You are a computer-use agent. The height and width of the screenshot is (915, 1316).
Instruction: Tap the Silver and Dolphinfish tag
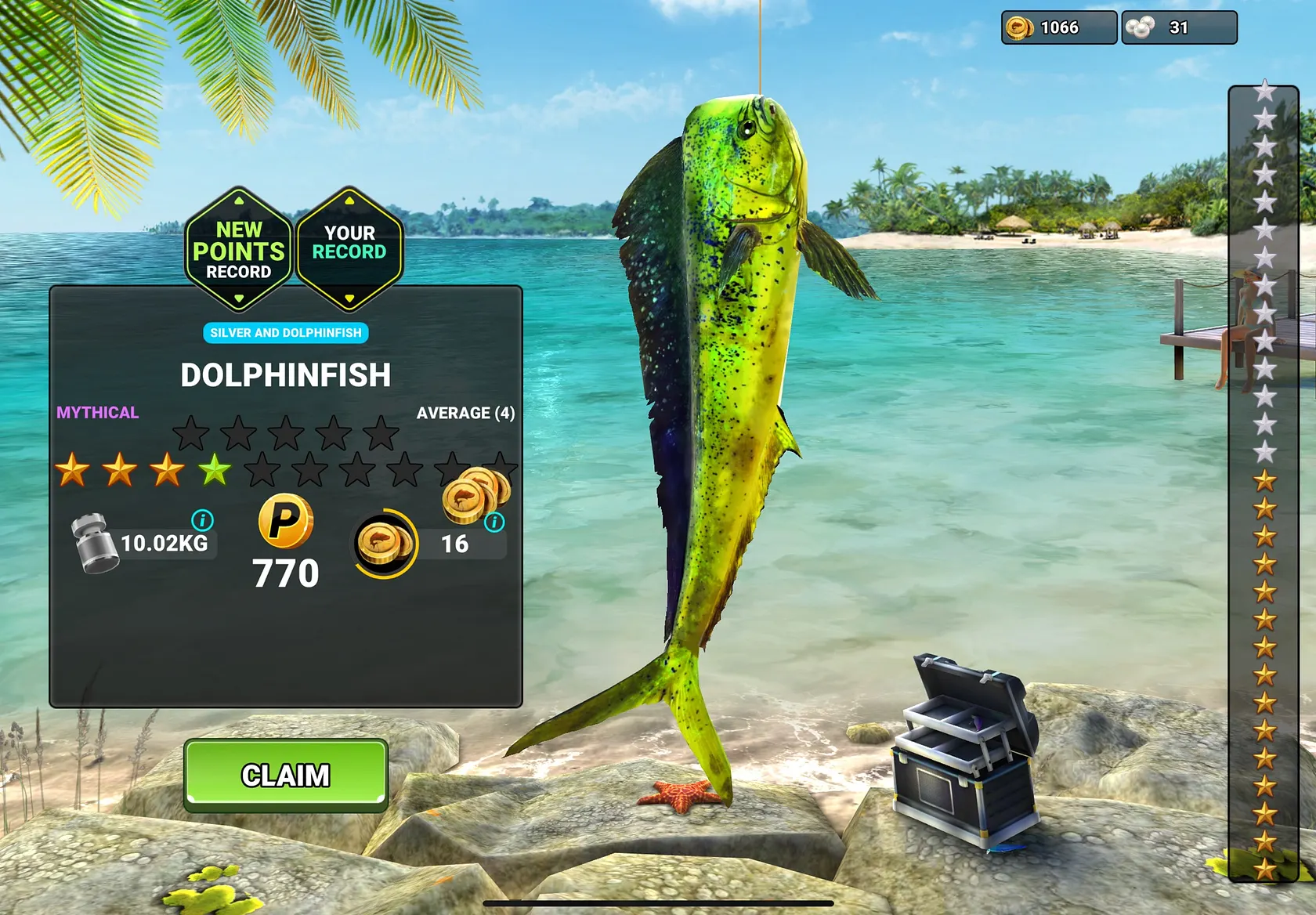click(286, 333)
